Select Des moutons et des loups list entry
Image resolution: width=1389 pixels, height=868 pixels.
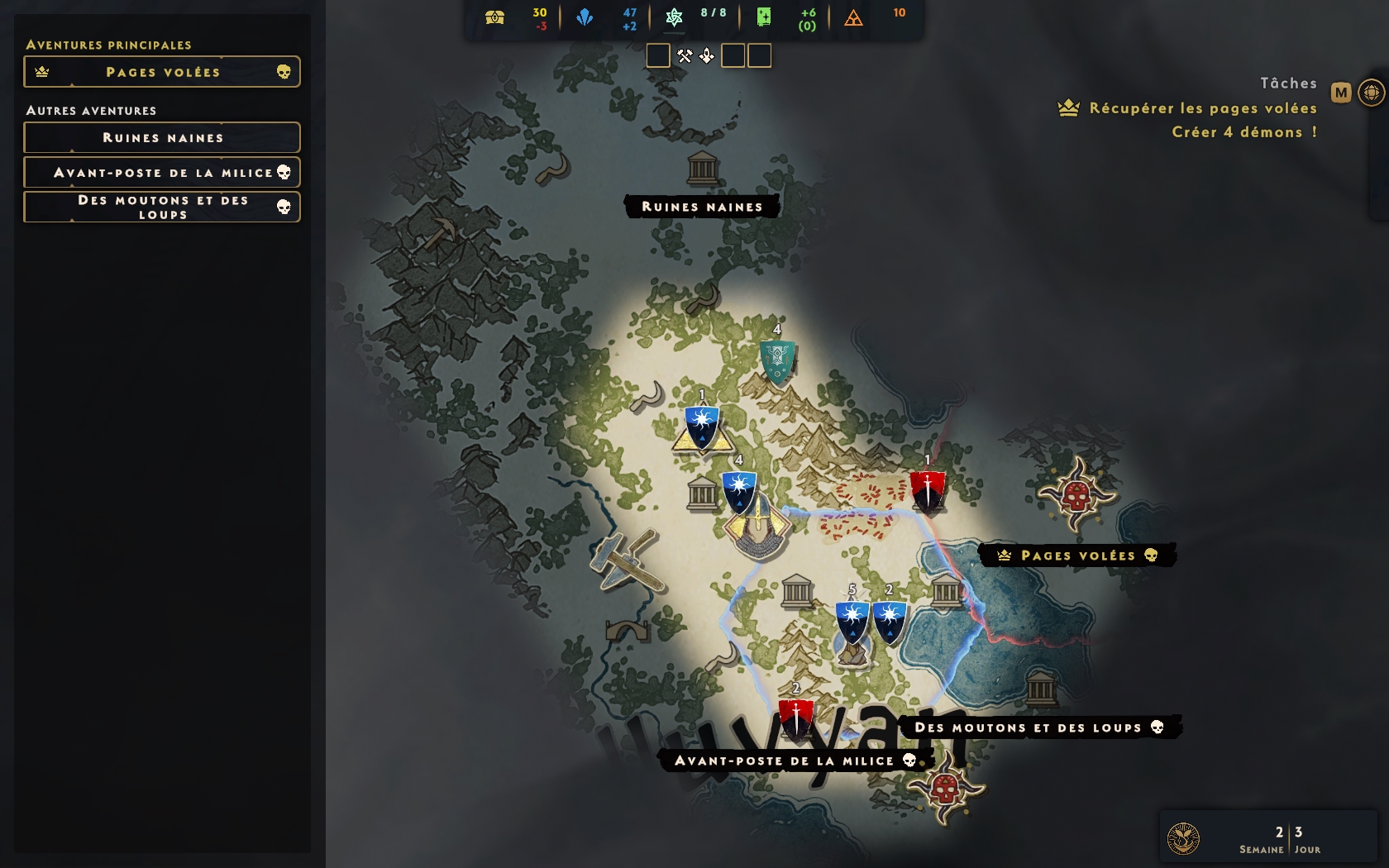pyautogui.click(x=162, y=207)
